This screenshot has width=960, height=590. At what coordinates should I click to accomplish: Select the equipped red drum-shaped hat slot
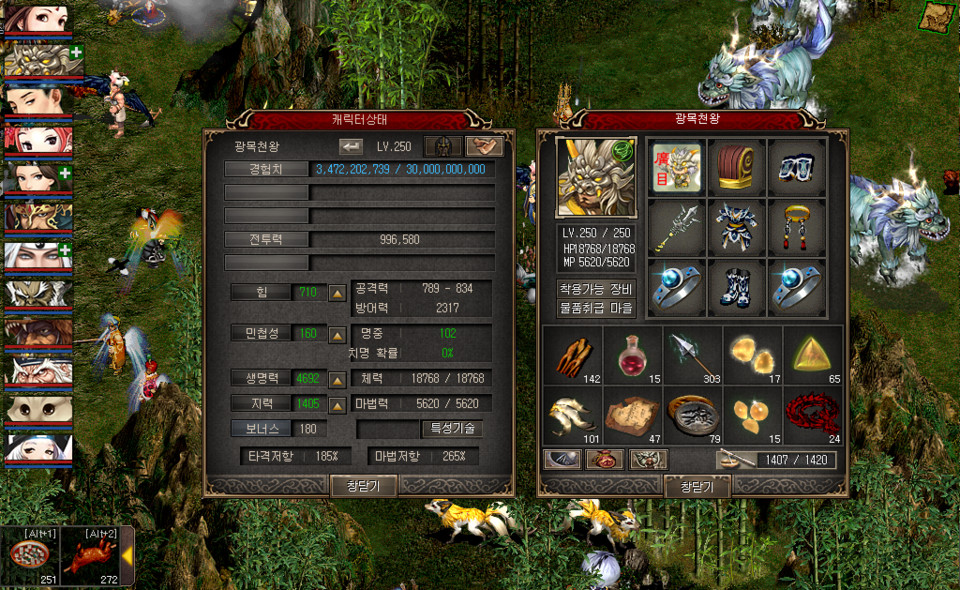(x=737, y=167)
